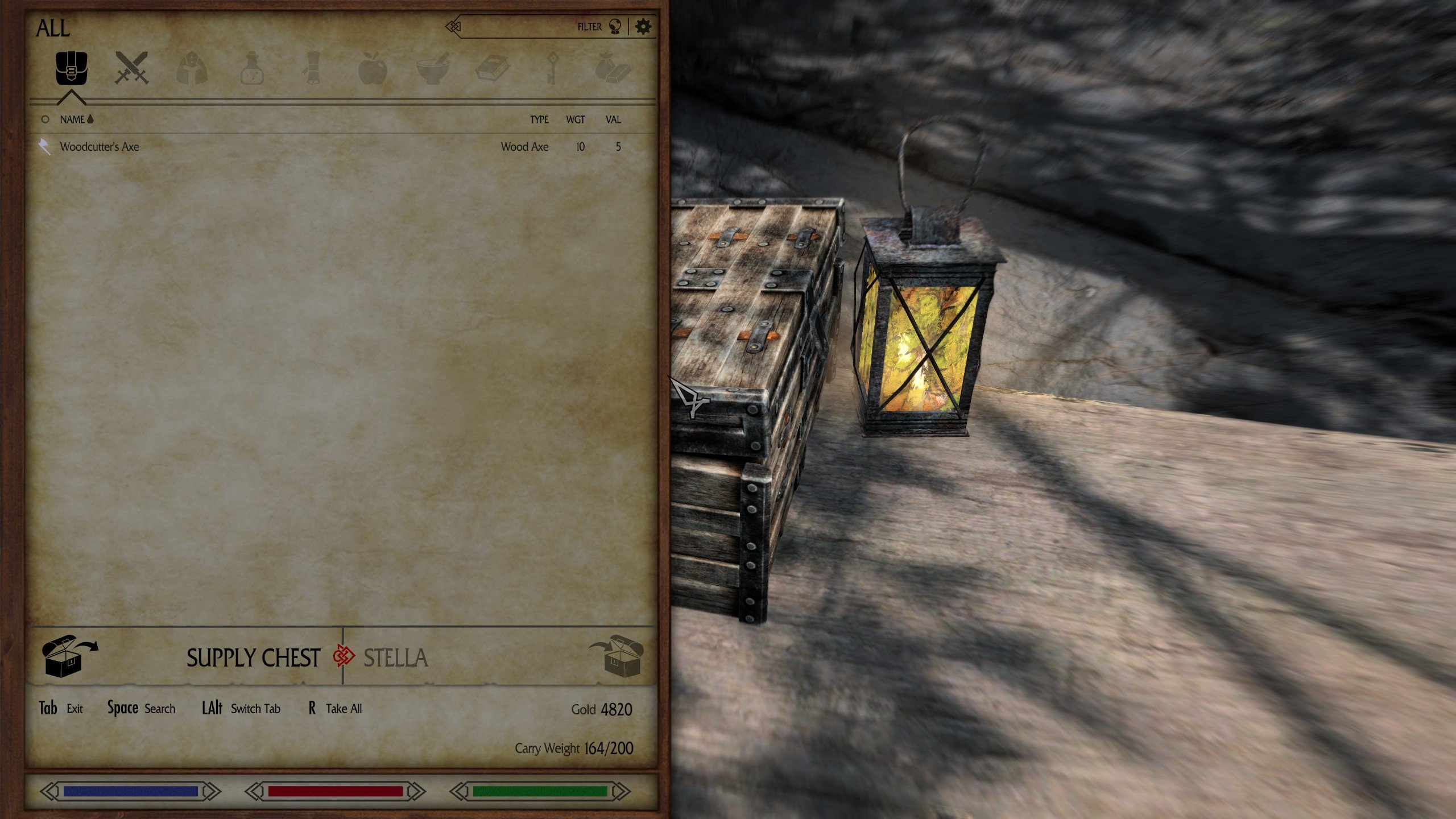Sort the list by Name column

click(72, 119)
